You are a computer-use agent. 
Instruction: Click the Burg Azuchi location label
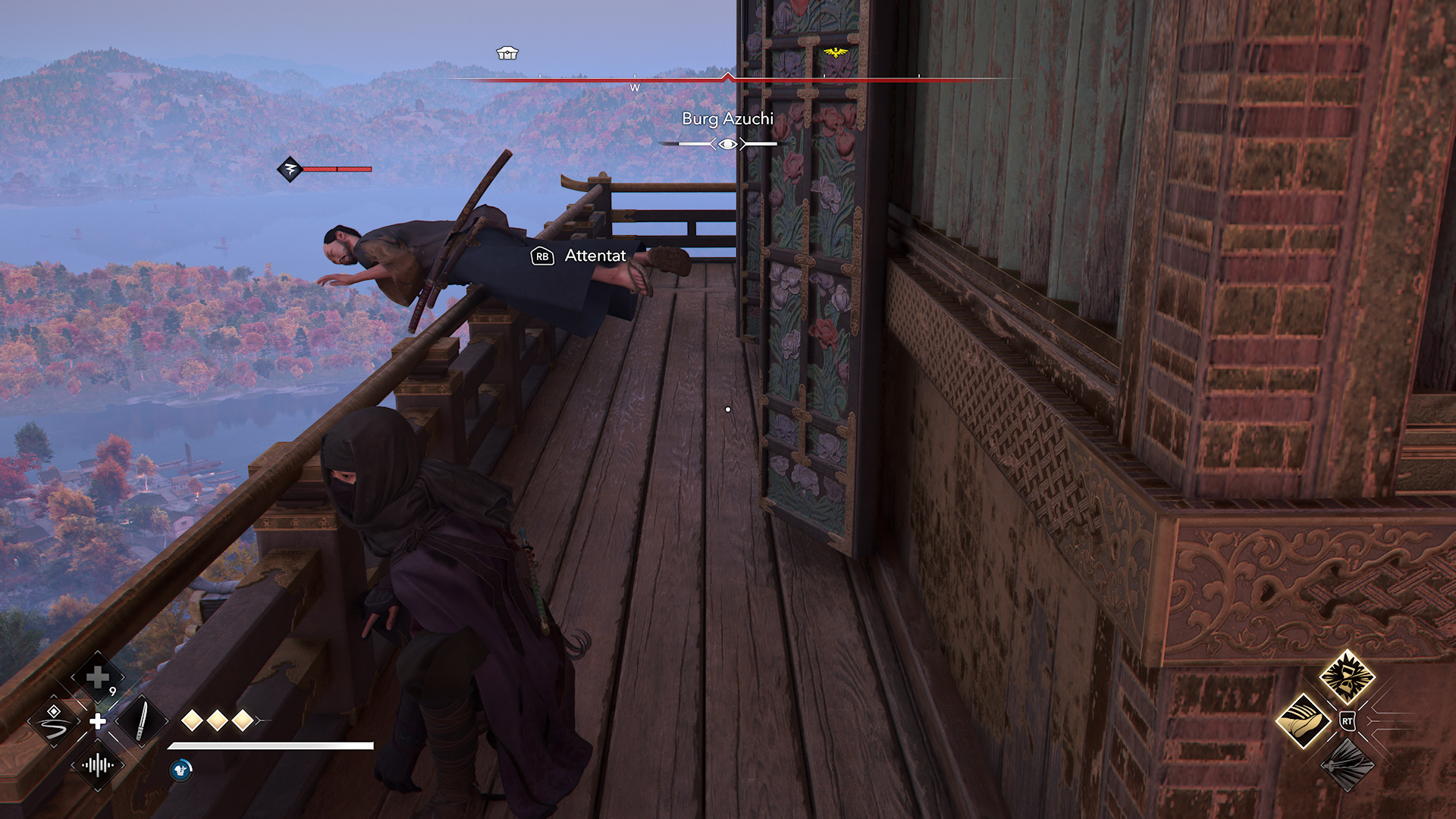point(726,119)
